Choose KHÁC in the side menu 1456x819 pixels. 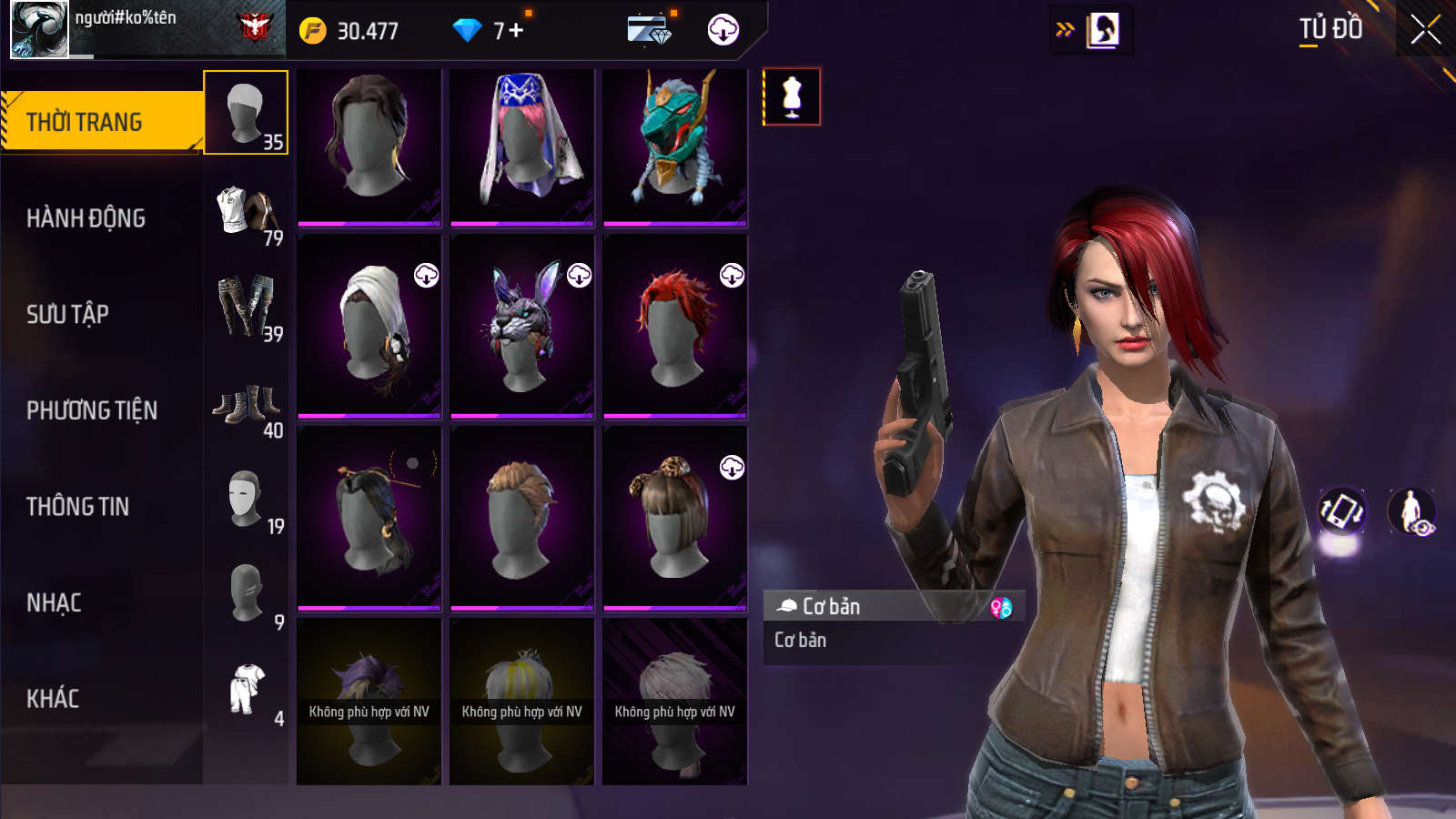tap(53, 699)
